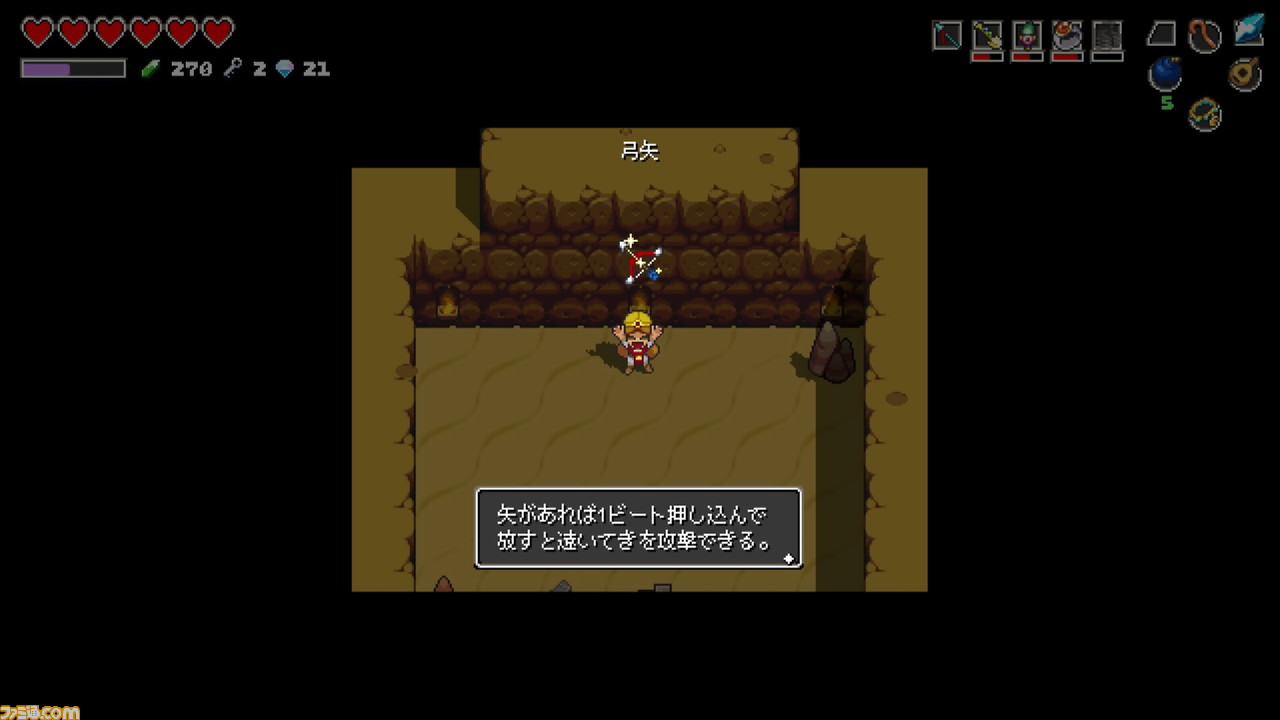Click the last red heart container
The height and width of the screenshot is (720, 1280).
(218, 33)
